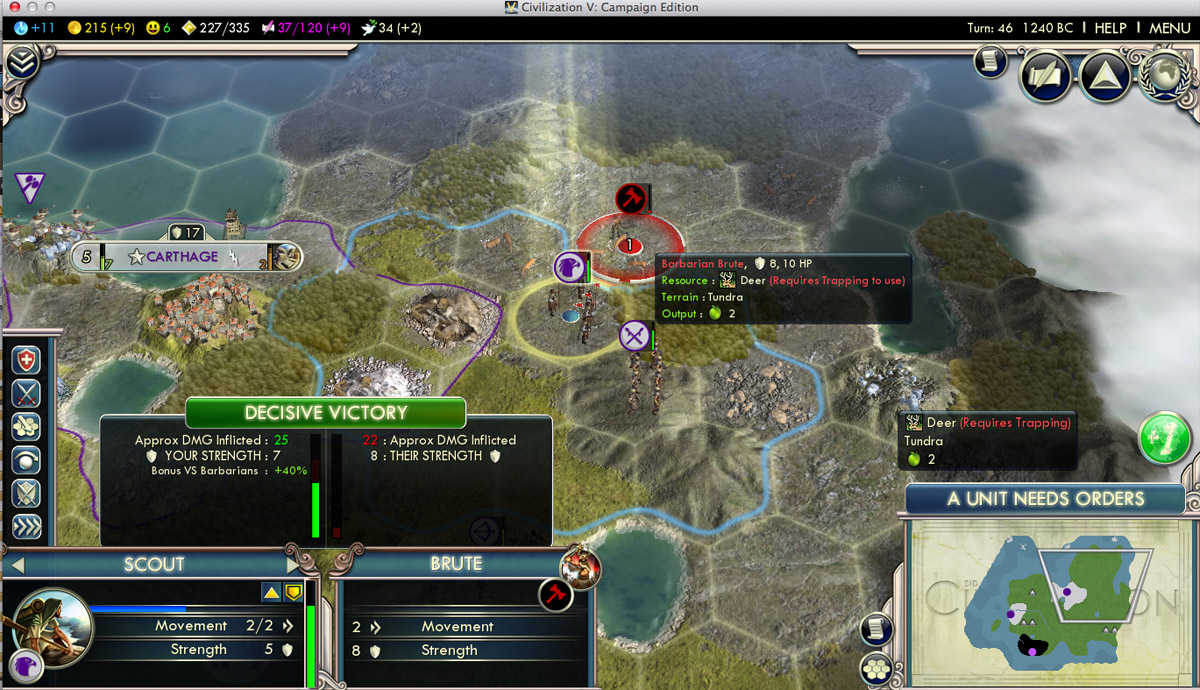Screen dimensions: 1200x690
Task: Open the social policies triangle button
Action: (x=1104, y=76)
